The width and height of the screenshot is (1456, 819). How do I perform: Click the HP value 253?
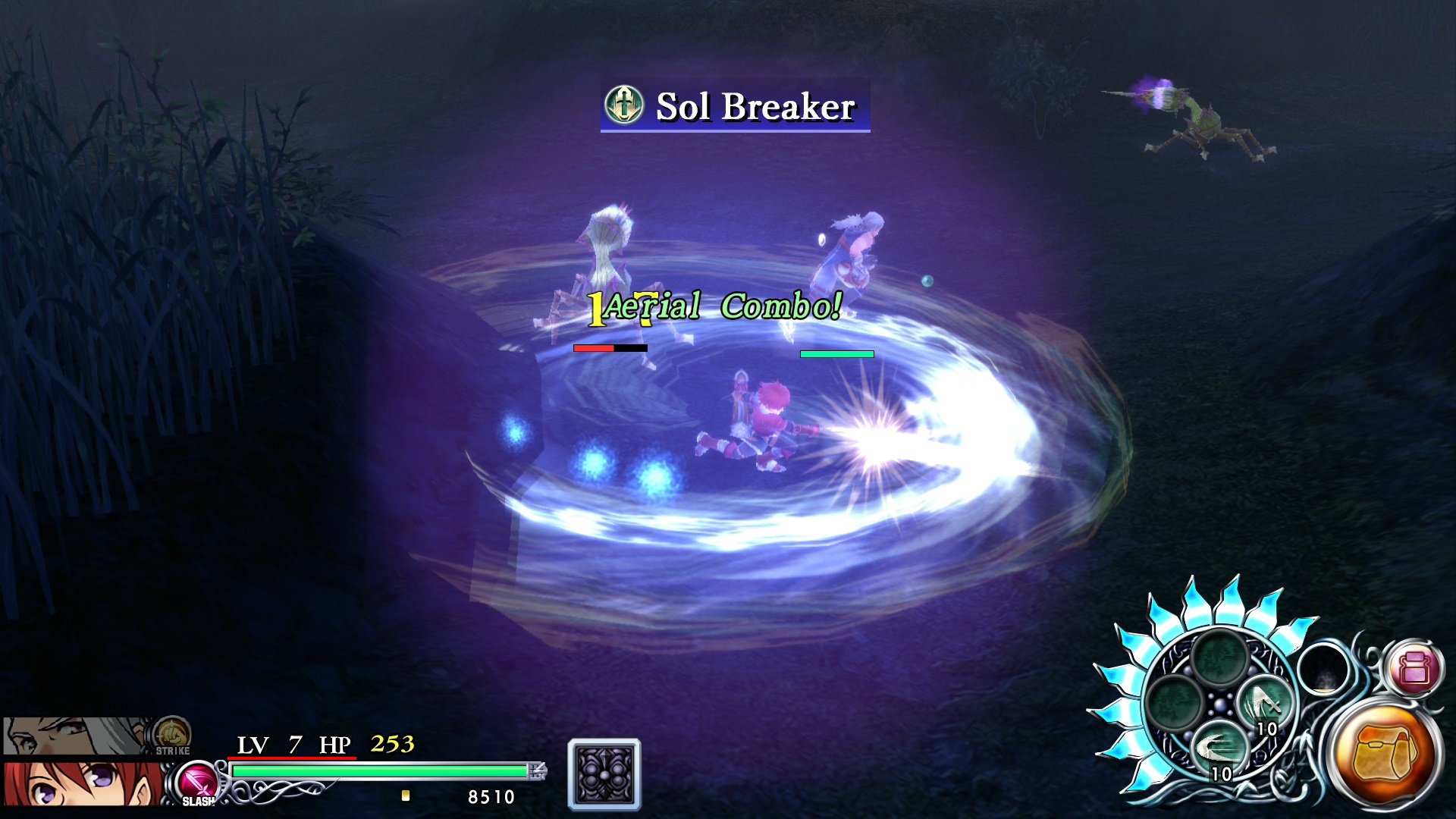394,745
